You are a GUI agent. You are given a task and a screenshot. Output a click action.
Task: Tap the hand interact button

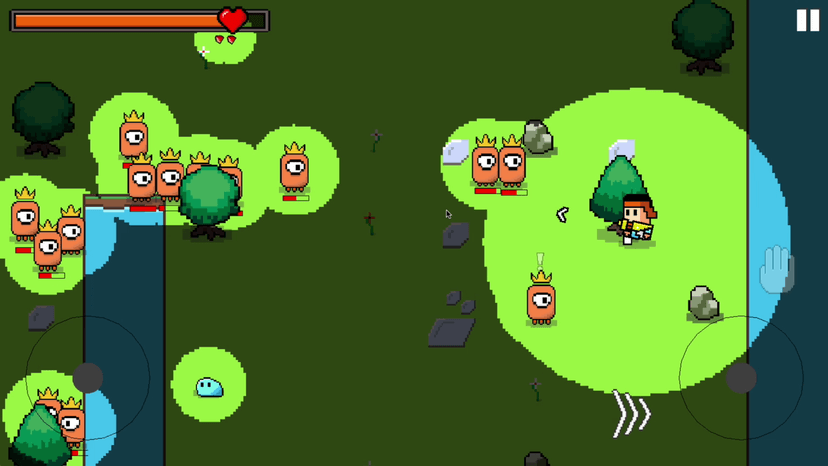pyautogui.click(x=776, y=269)
